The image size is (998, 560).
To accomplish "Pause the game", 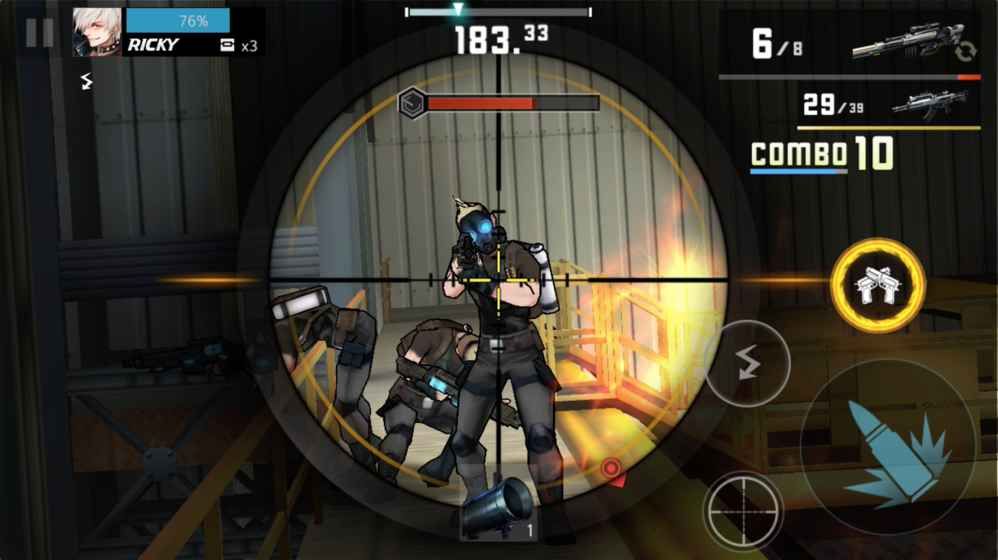I will pyautogui.click(x=40, y=33).
